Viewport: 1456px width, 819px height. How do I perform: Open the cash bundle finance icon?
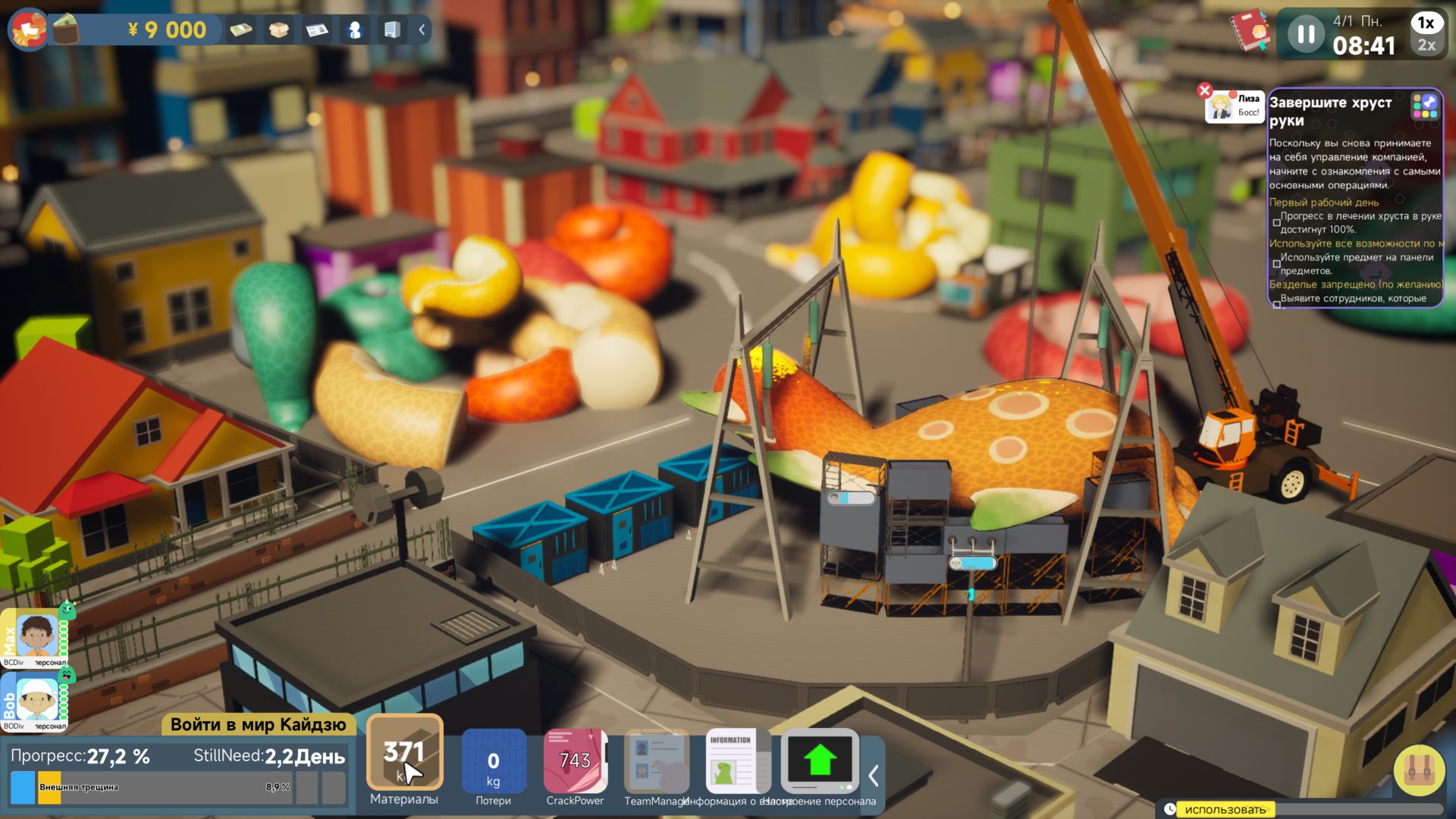tap(241, 30)
